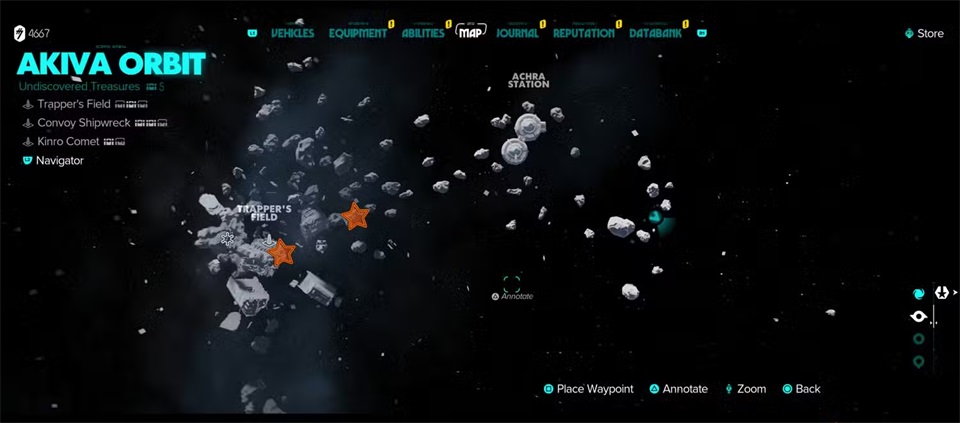Switch to the Abilities tab
The image size is (960, 423).
click(x=423, y=33)
